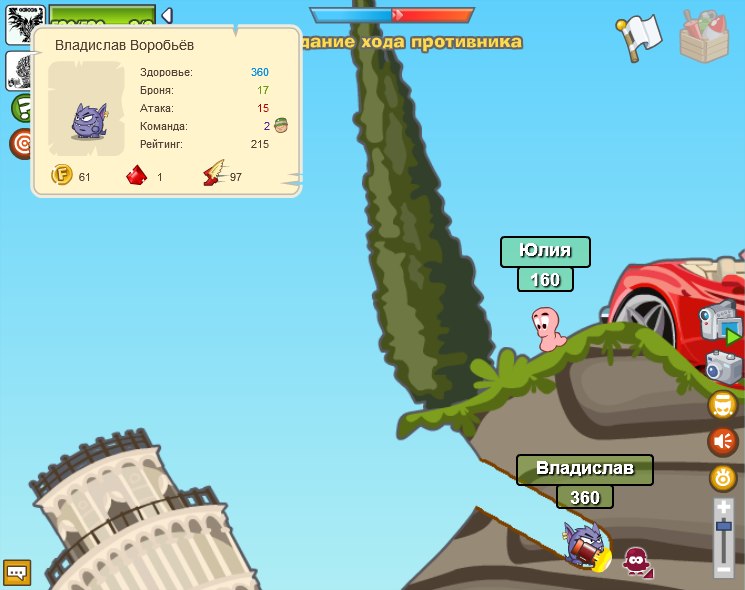Take a screenshot with the photo camera icon
This screenshot has height=590, width=745.
coord(723,367)
